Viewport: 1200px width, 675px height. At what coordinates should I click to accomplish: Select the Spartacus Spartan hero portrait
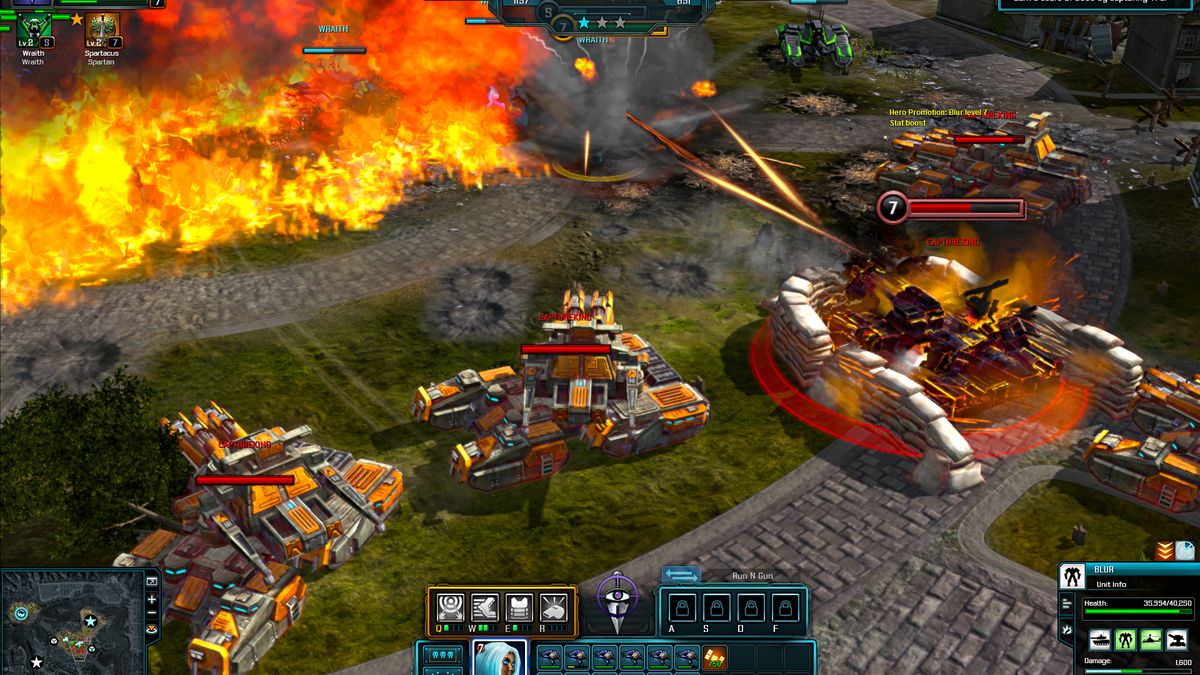pos(101,26)
